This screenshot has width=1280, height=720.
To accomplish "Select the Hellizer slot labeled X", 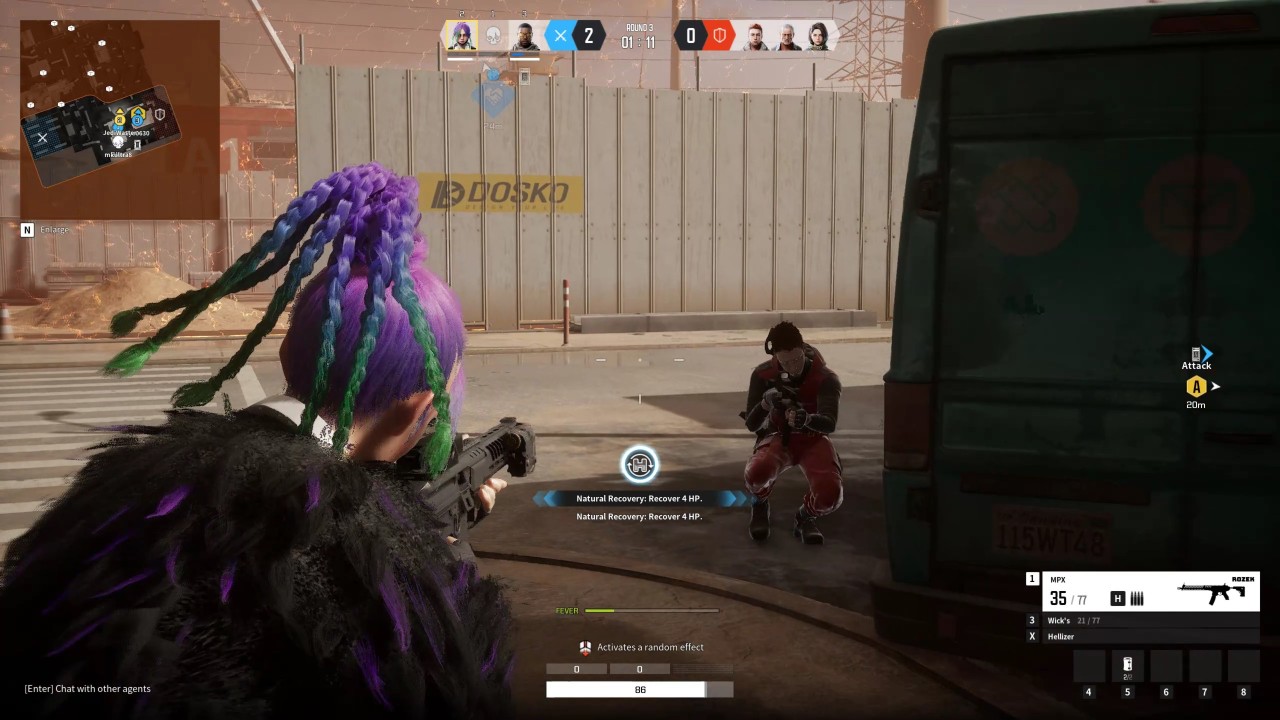I will 1060,636.
